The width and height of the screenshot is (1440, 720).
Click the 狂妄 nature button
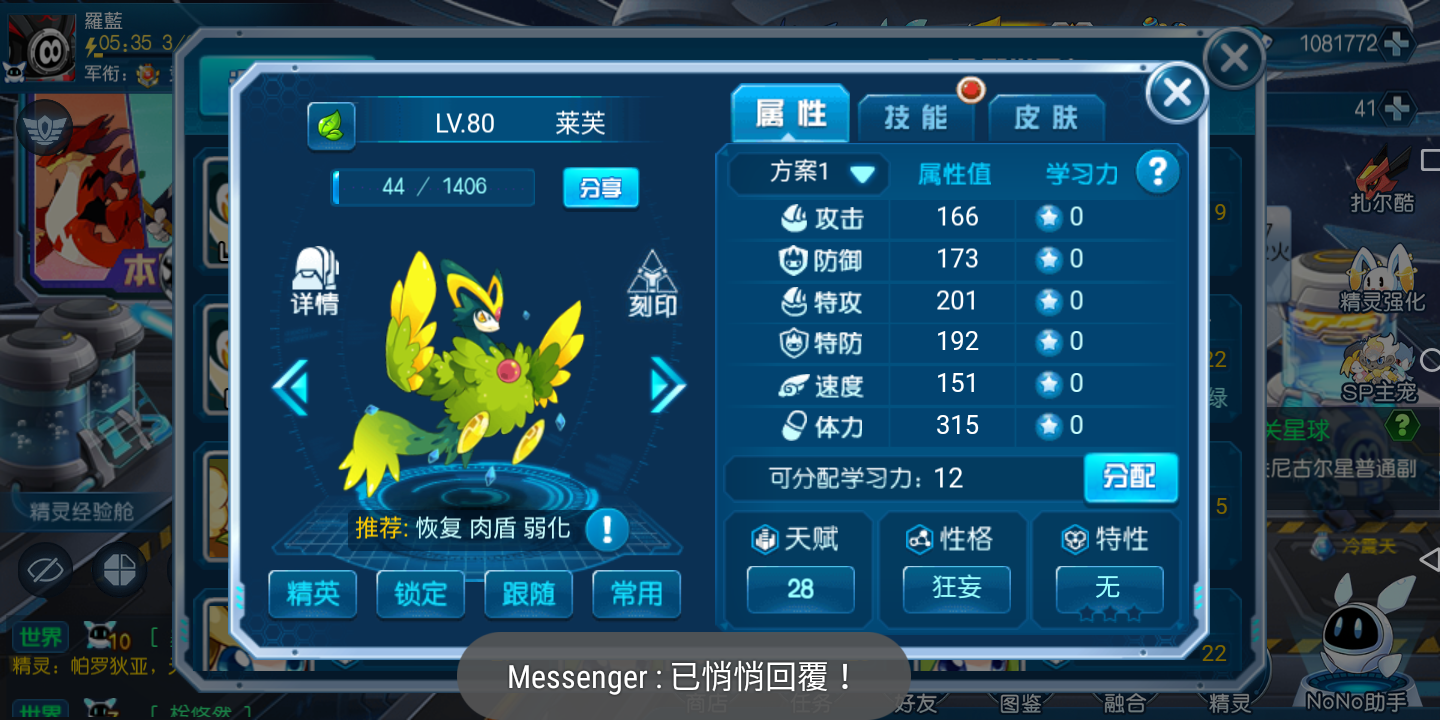pos(956,588)
